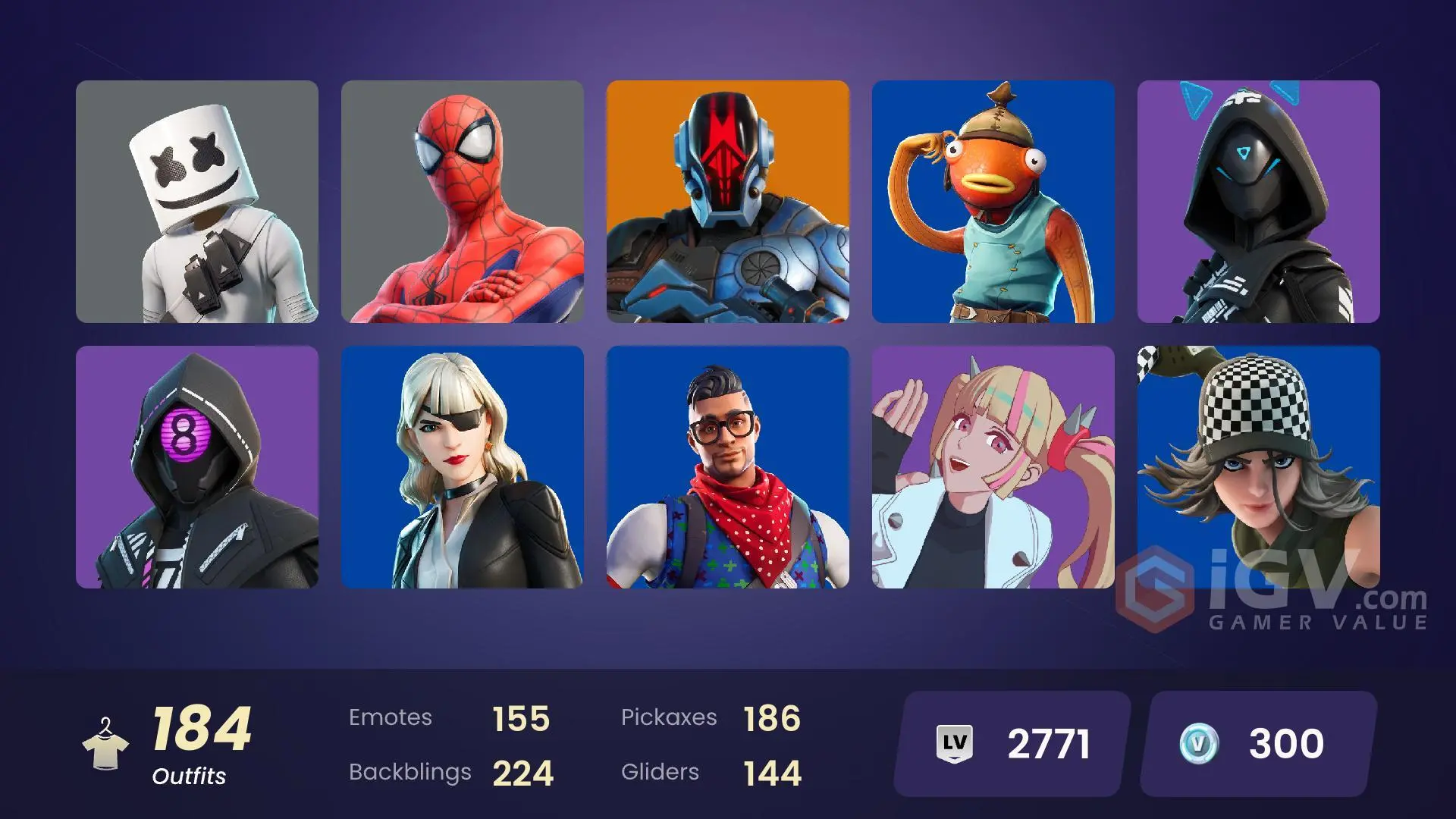The image size is (1456, 819).
Task: Choose the Spider-Man outfit tile
Action: tap(463, 202)
